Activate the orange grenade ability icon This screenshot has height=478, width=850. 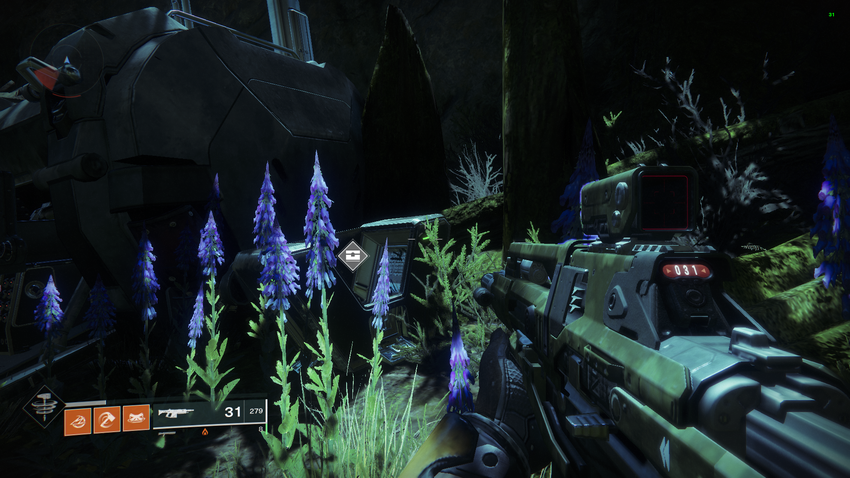pos(78,418)
